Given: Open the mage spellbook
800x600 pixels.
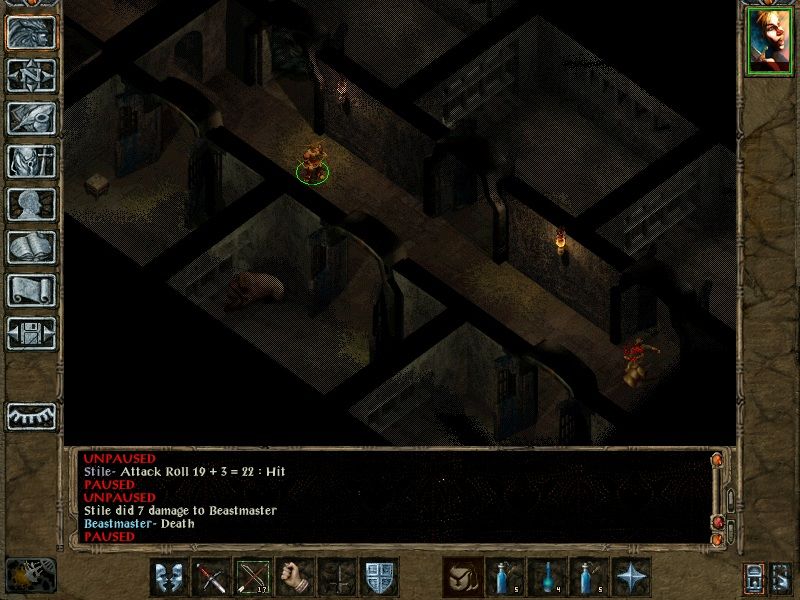Looking at the screenshot, I should 31,247.
